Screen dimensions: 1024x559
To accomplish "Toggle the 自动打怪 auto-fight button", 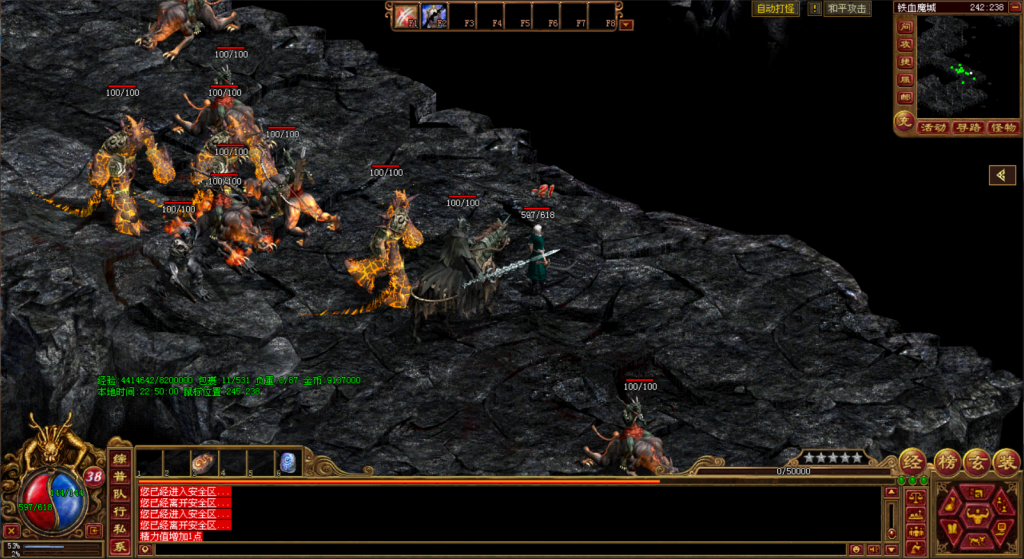I will tap(776, 9).
